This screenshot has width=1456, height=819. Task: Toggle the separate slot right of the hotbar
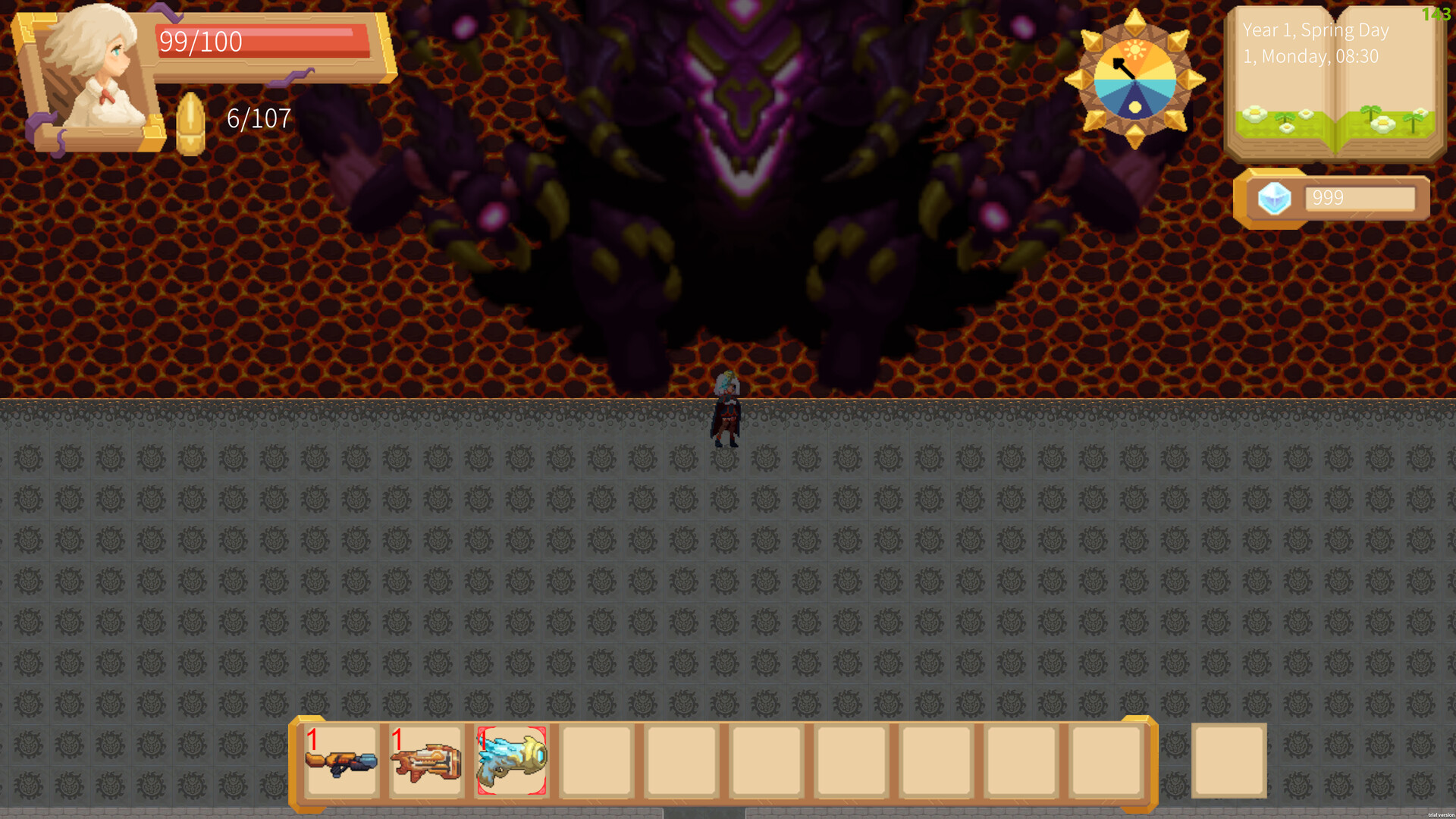[x=1228, y=762]
